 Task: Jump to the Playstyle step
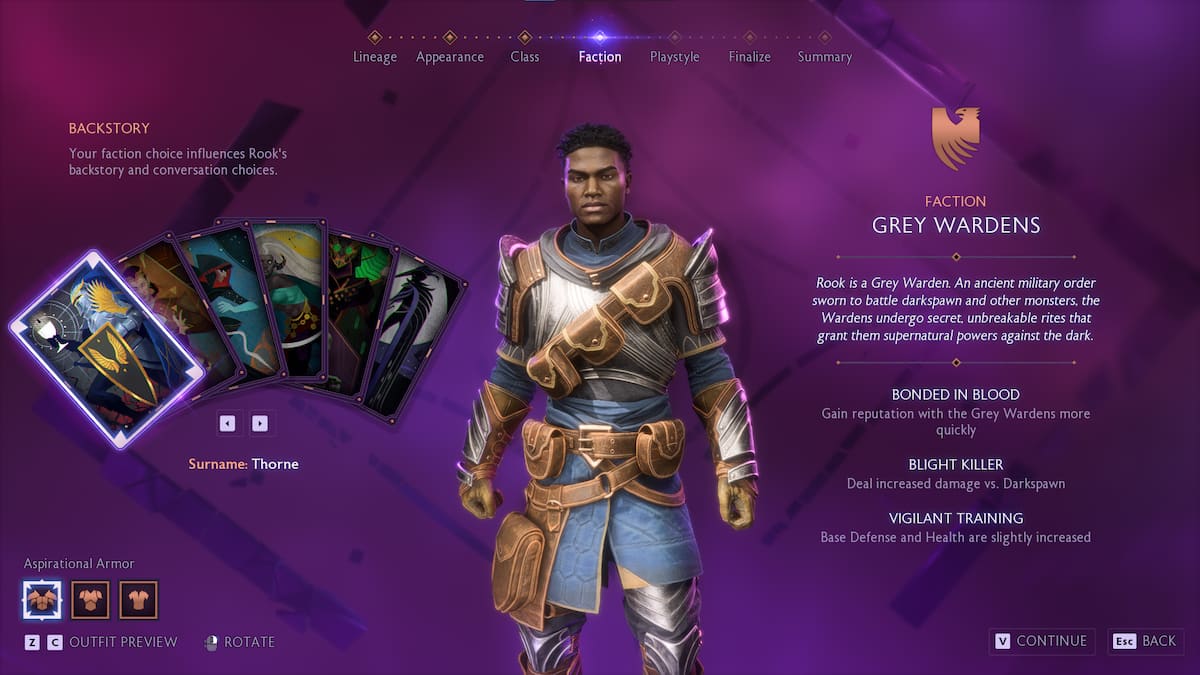pos(675,56)
